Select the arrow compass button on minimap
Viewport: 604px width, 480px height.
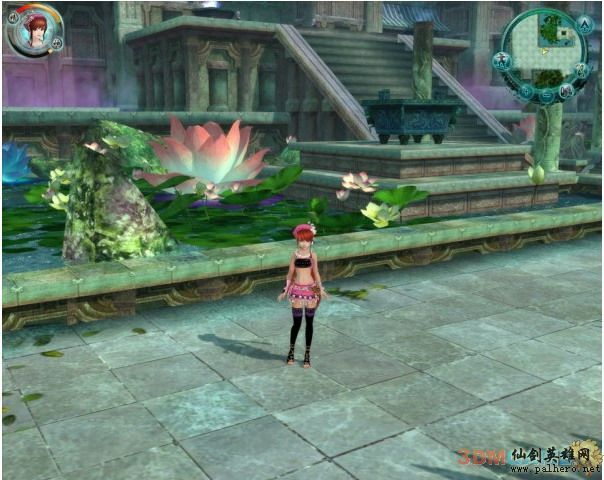[x=586, y=22]
